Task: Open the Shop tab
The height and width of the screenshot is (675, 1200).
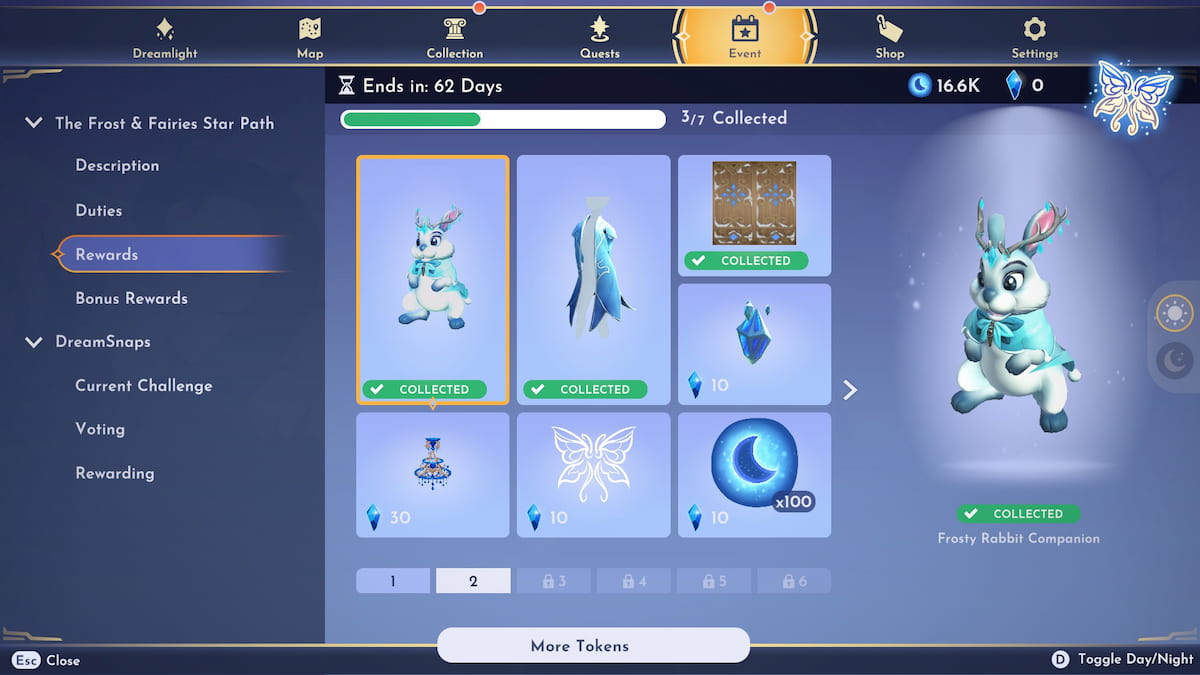Action: pyautogui.click(x=889, y=38)
